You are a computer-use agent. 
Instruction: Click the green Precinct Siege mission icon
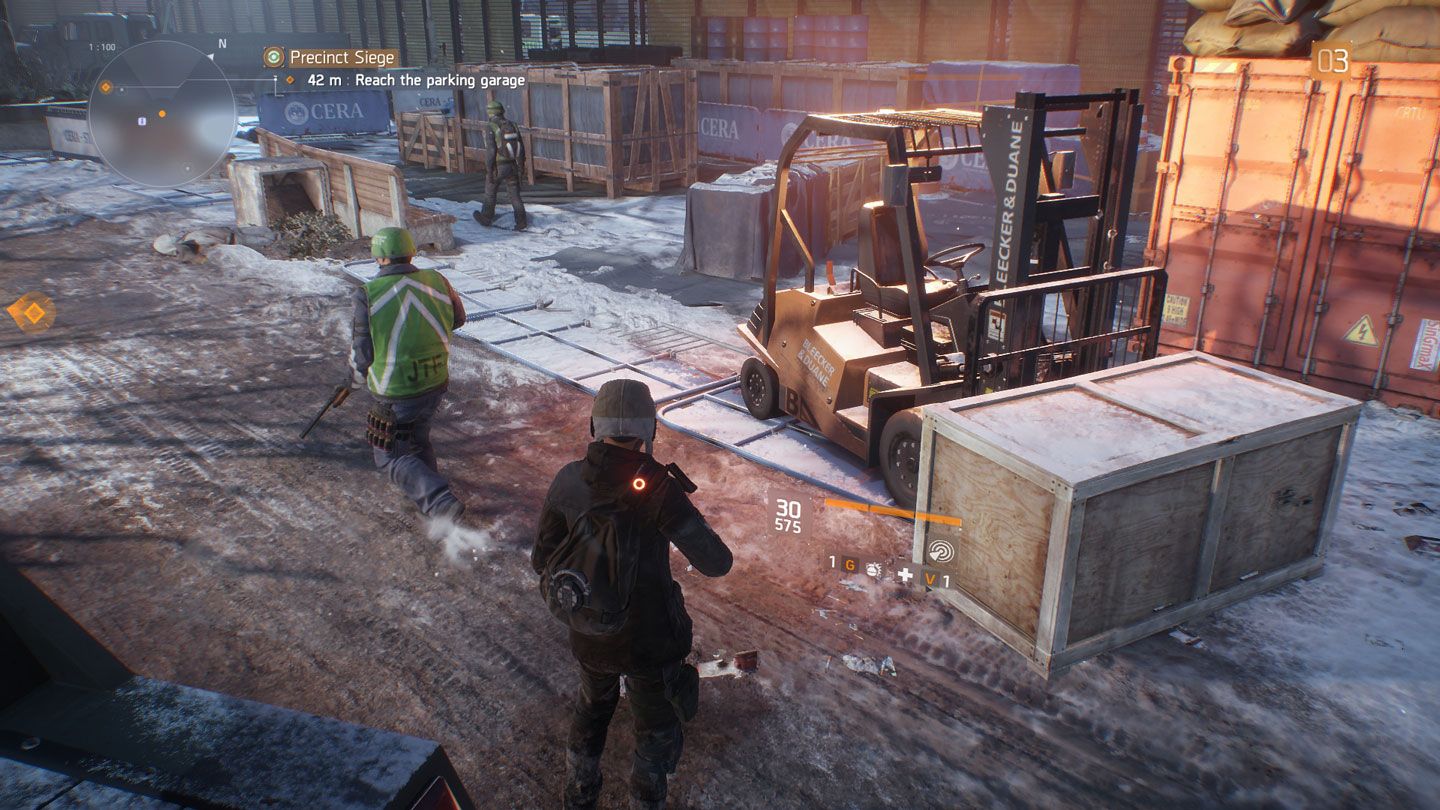click(x=273, y=58)
